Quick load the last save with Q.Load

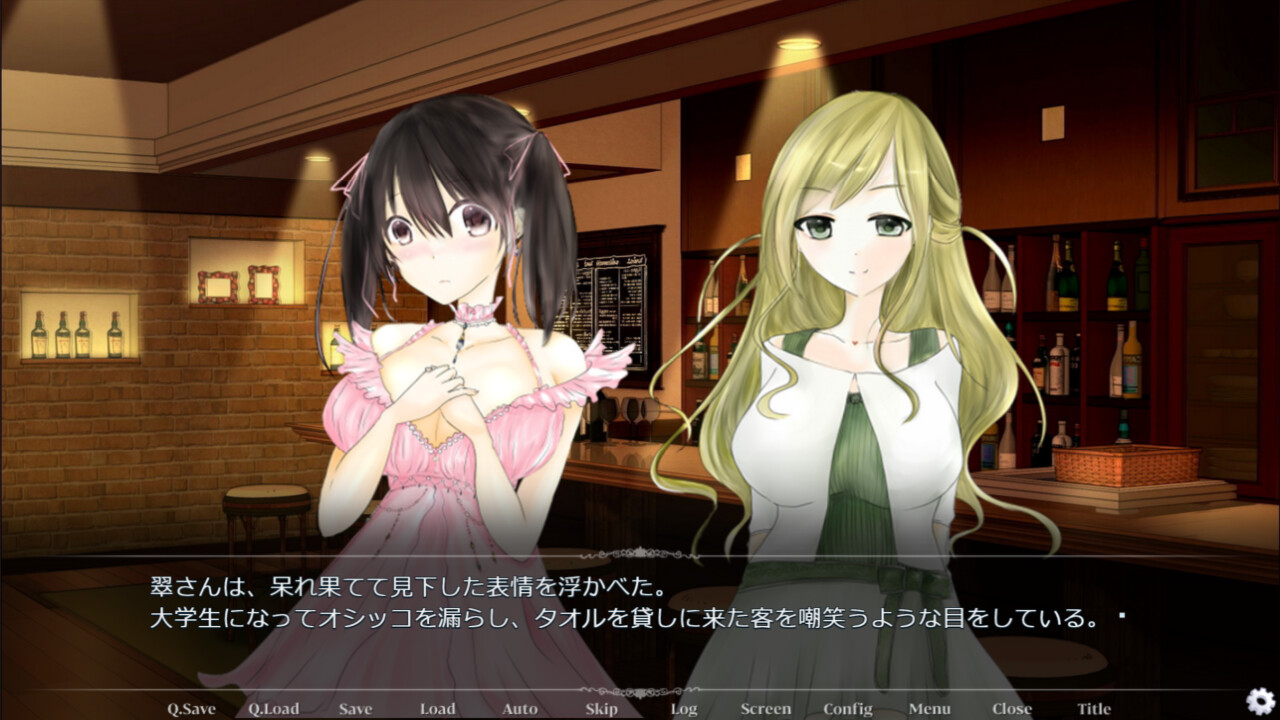(273, 708)
